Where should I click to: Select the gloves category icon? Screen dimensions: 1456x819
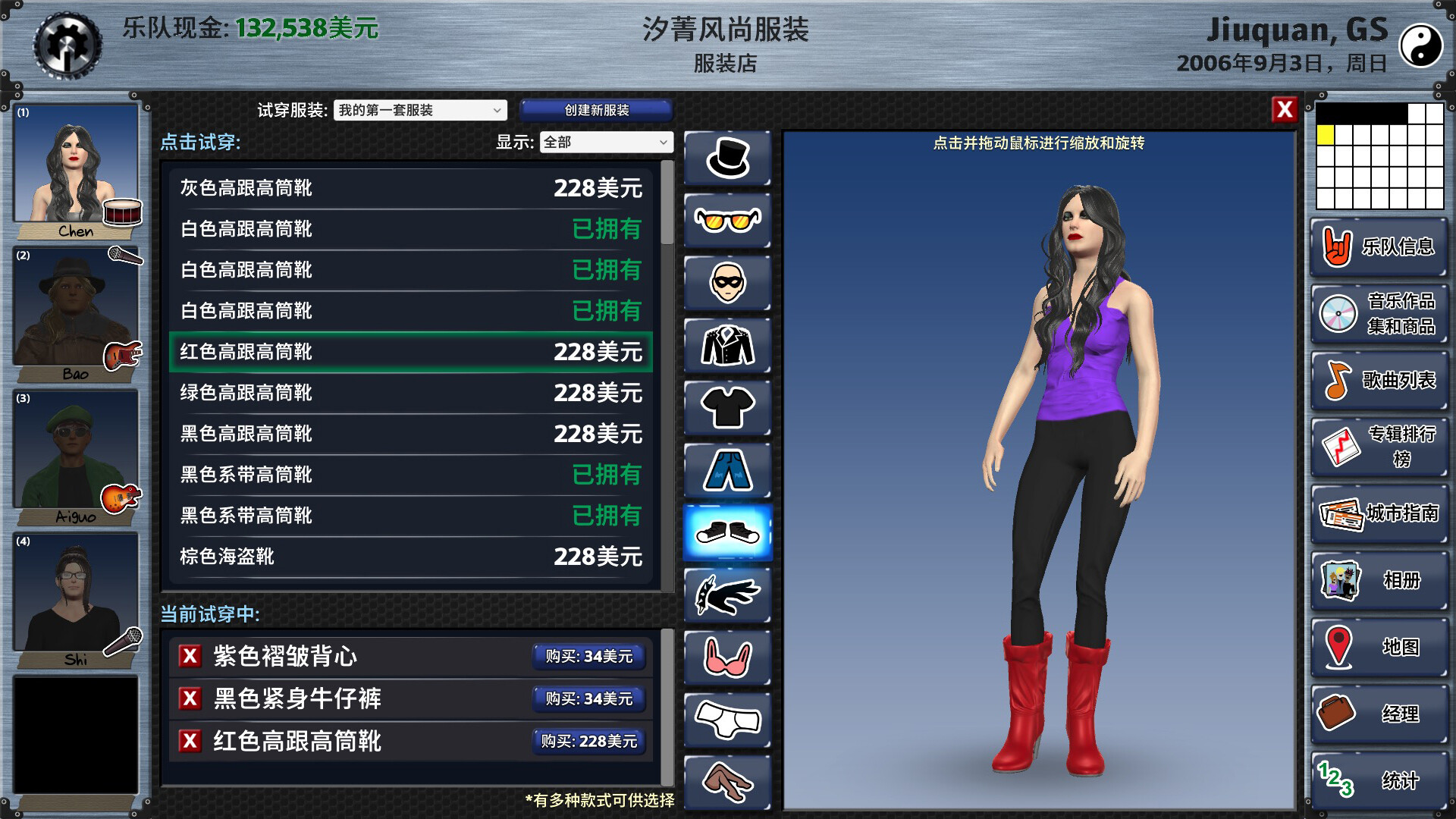(727, 595)
